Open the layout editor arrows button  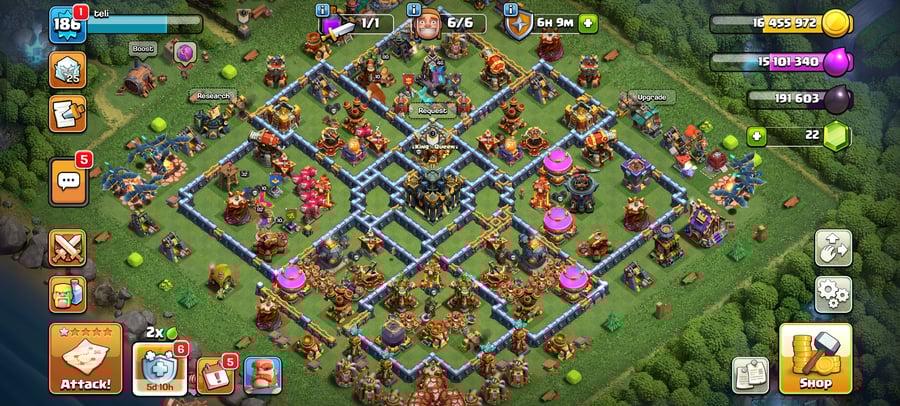832,247
